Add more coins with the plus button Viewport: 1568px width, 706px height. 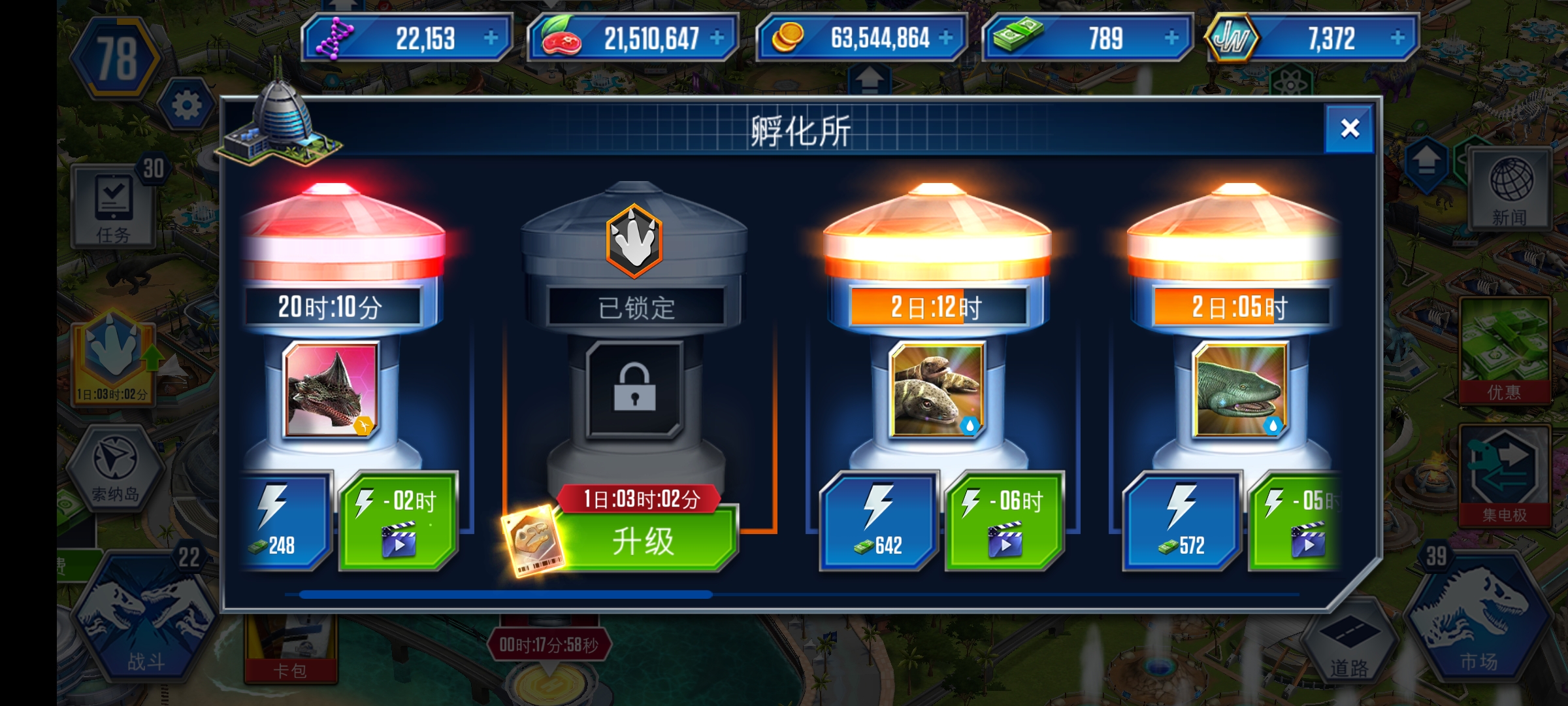[945, 38]
